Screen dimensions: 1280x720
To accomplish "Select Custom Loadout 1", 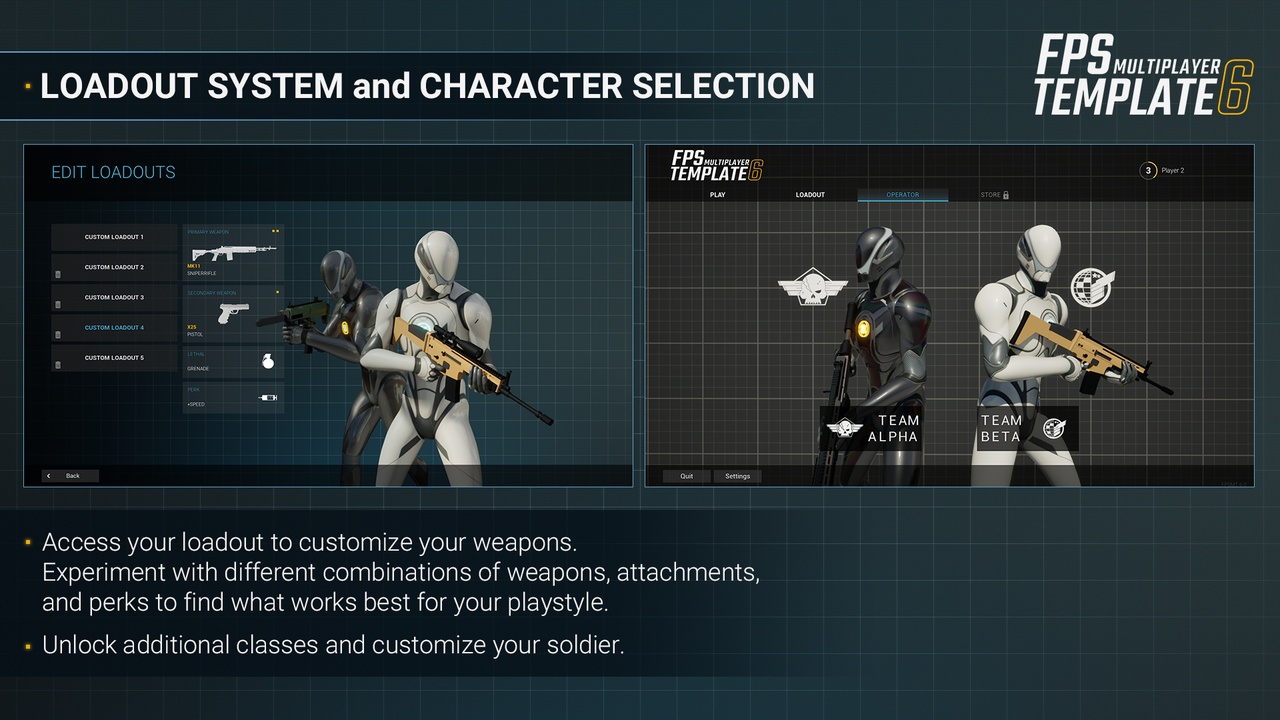I will (114, 237).
